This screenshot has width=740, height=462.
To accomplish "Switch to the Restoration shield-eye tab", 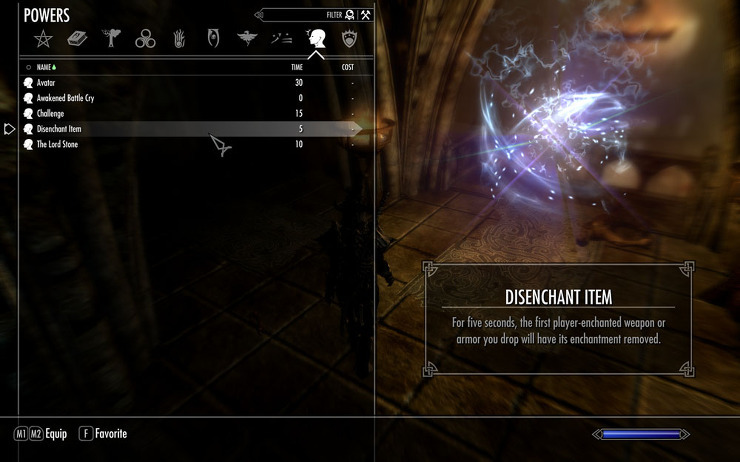I will pos(213,39).
